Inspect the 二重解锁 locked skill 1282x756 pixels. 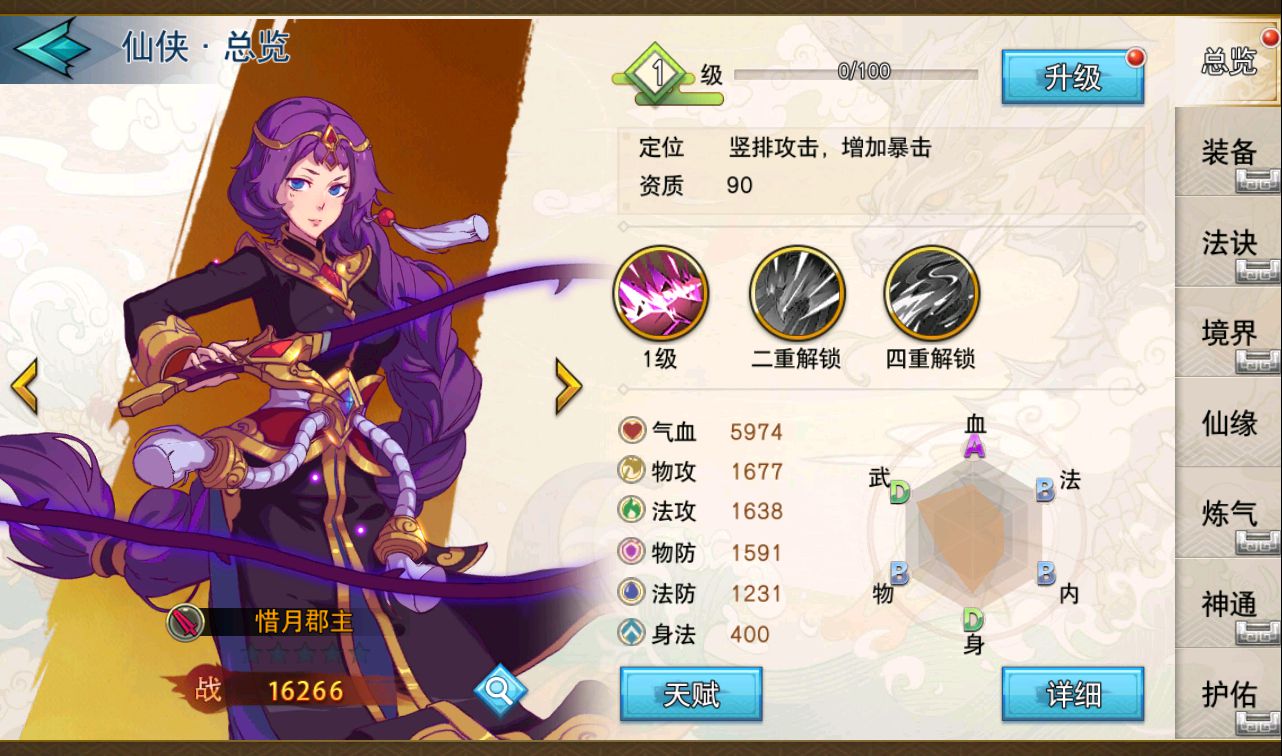[x=797, y=294]
